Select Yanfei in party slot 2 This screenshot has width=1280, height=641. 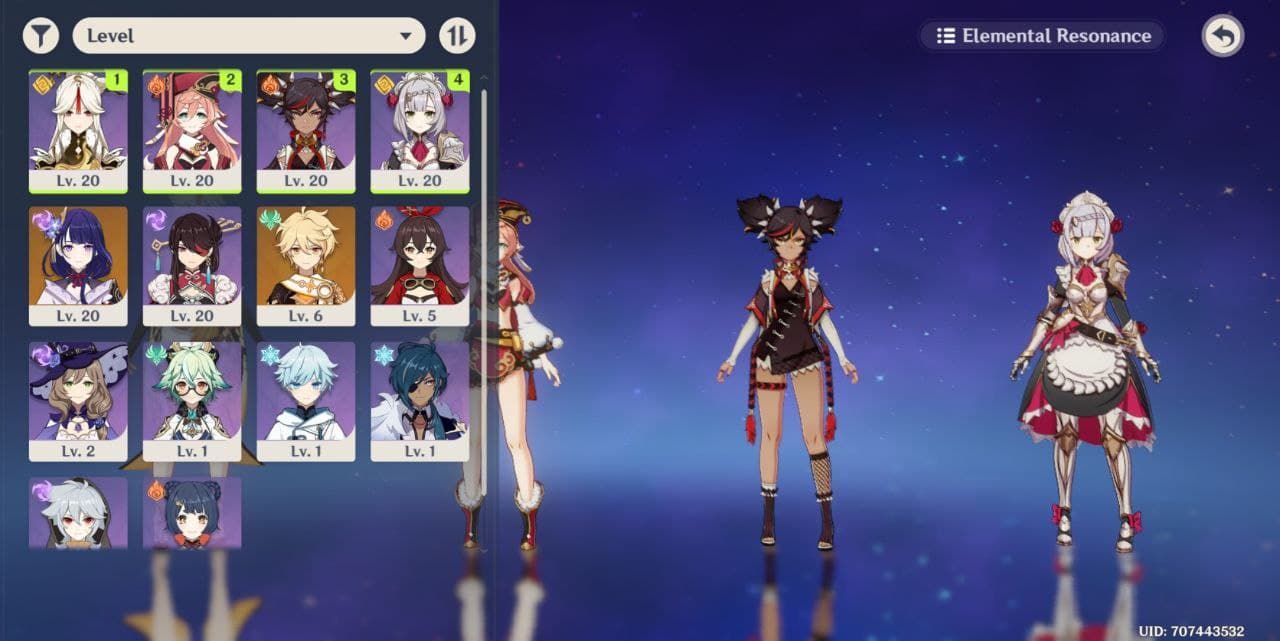pos(192,130)
